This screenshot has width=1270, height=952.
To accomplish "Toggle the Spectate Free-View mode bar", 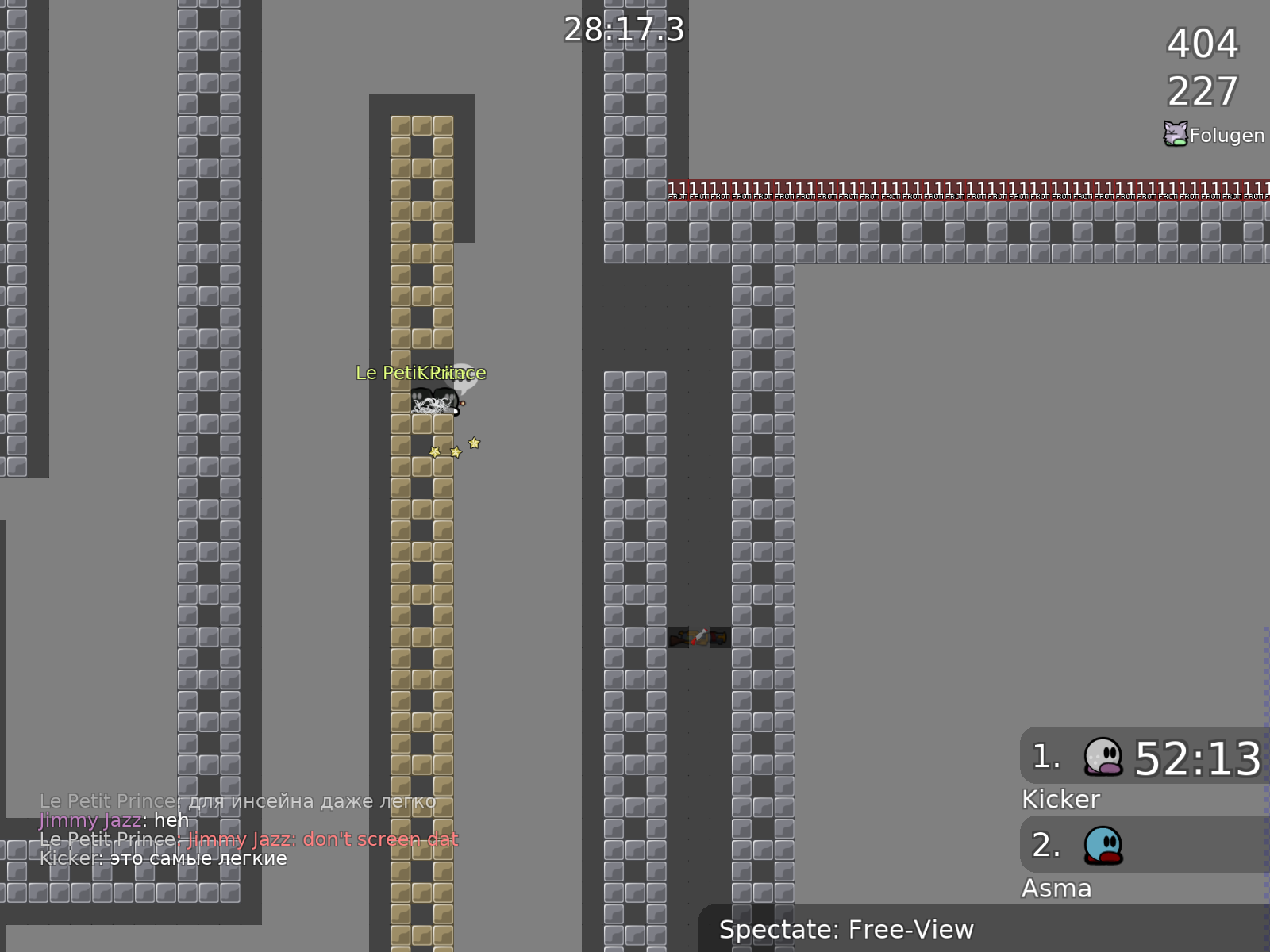I will coord(848,929).
